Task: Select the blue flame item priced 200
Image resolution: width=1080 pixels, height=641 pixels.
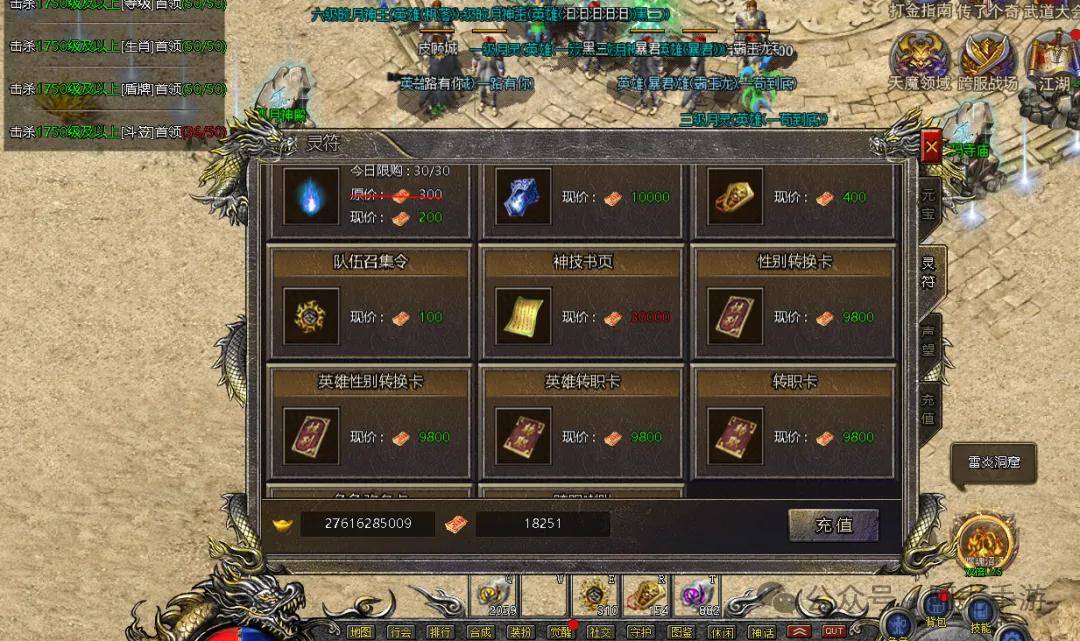Action: (311, 196)
